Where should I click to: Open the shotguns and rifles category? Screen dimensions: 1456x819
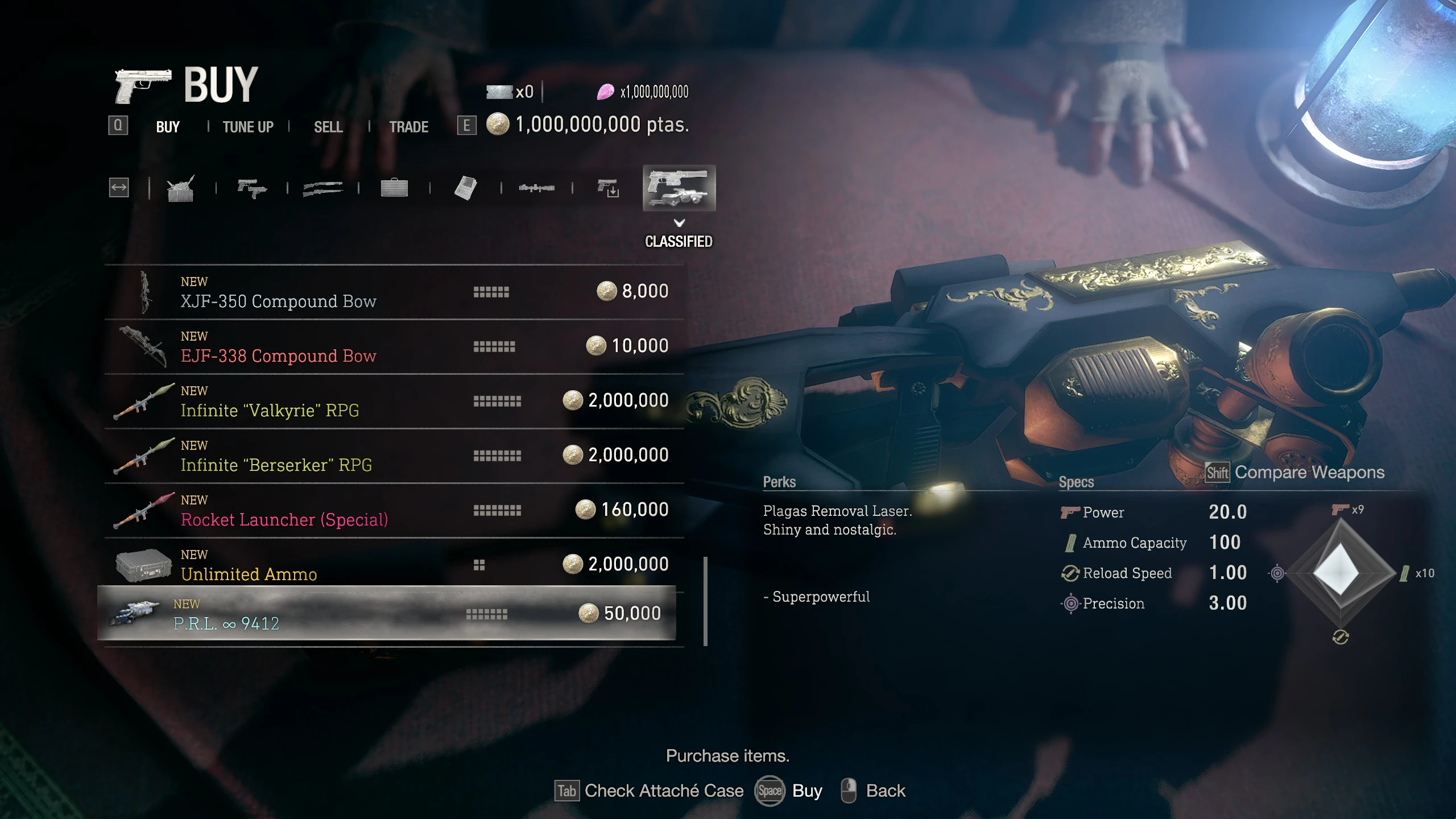point(323,188)
